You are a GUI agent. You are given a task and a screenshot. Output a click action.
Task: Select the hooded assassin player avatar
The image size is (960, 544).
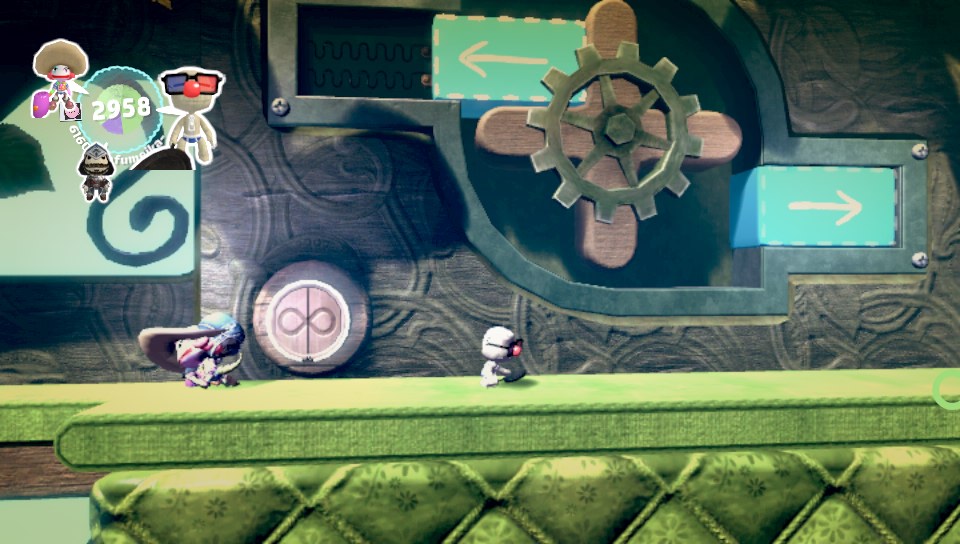point(96,170)
